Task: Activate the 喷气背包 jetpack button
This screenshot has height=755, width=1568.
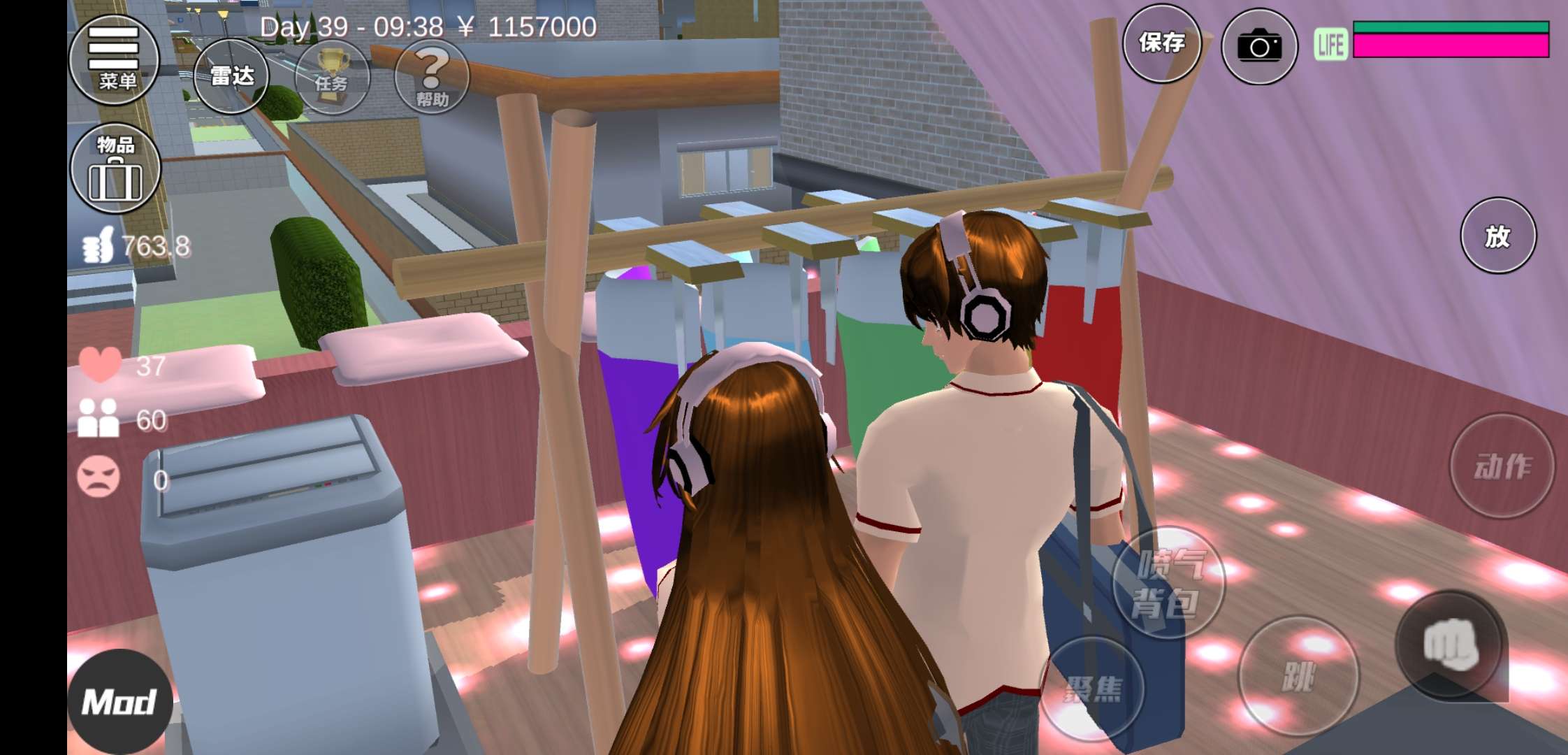Action: pyautogui.click(x=1168, y=583)
